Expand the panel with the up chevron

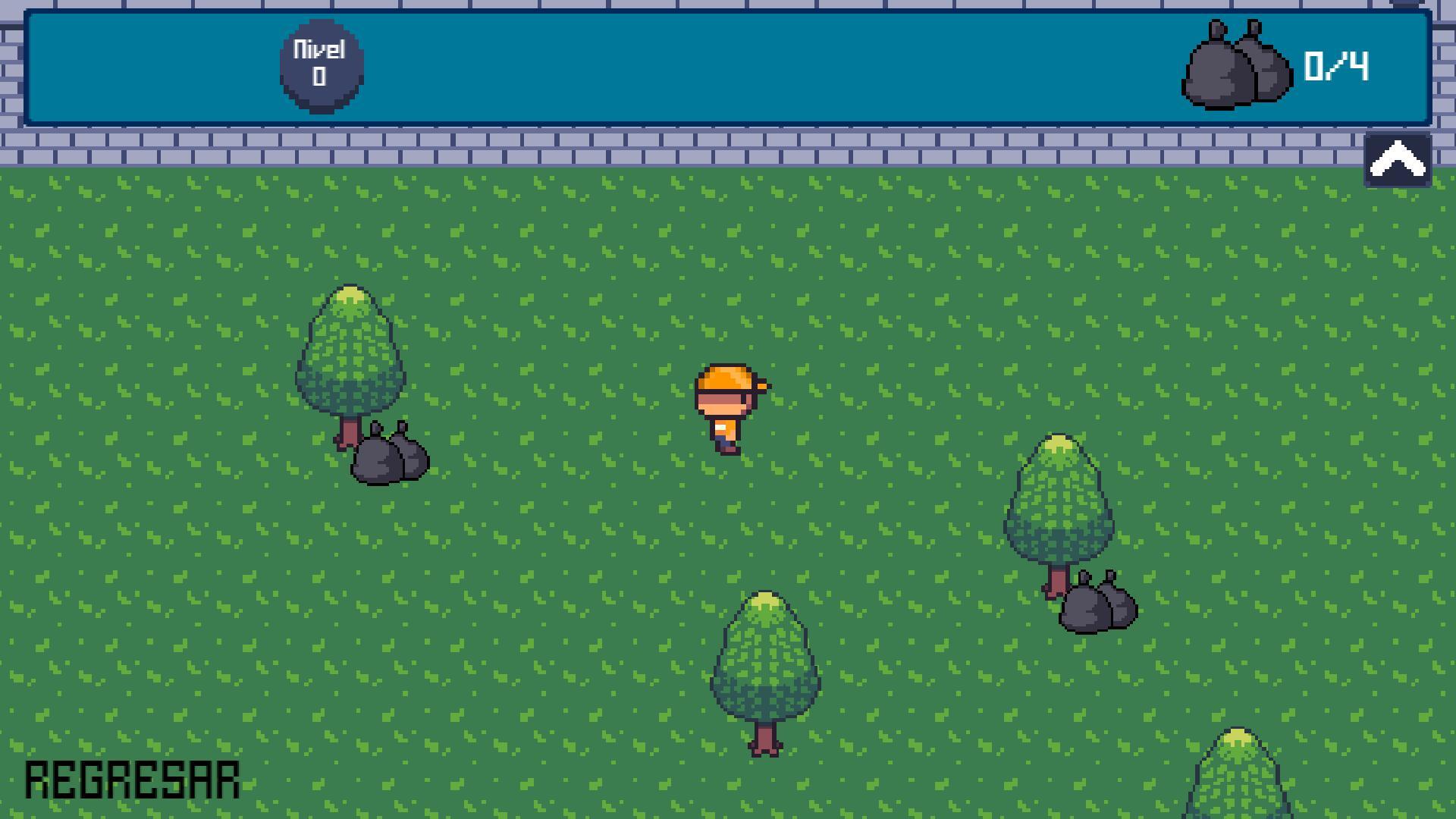click(x=1398, y=159)
